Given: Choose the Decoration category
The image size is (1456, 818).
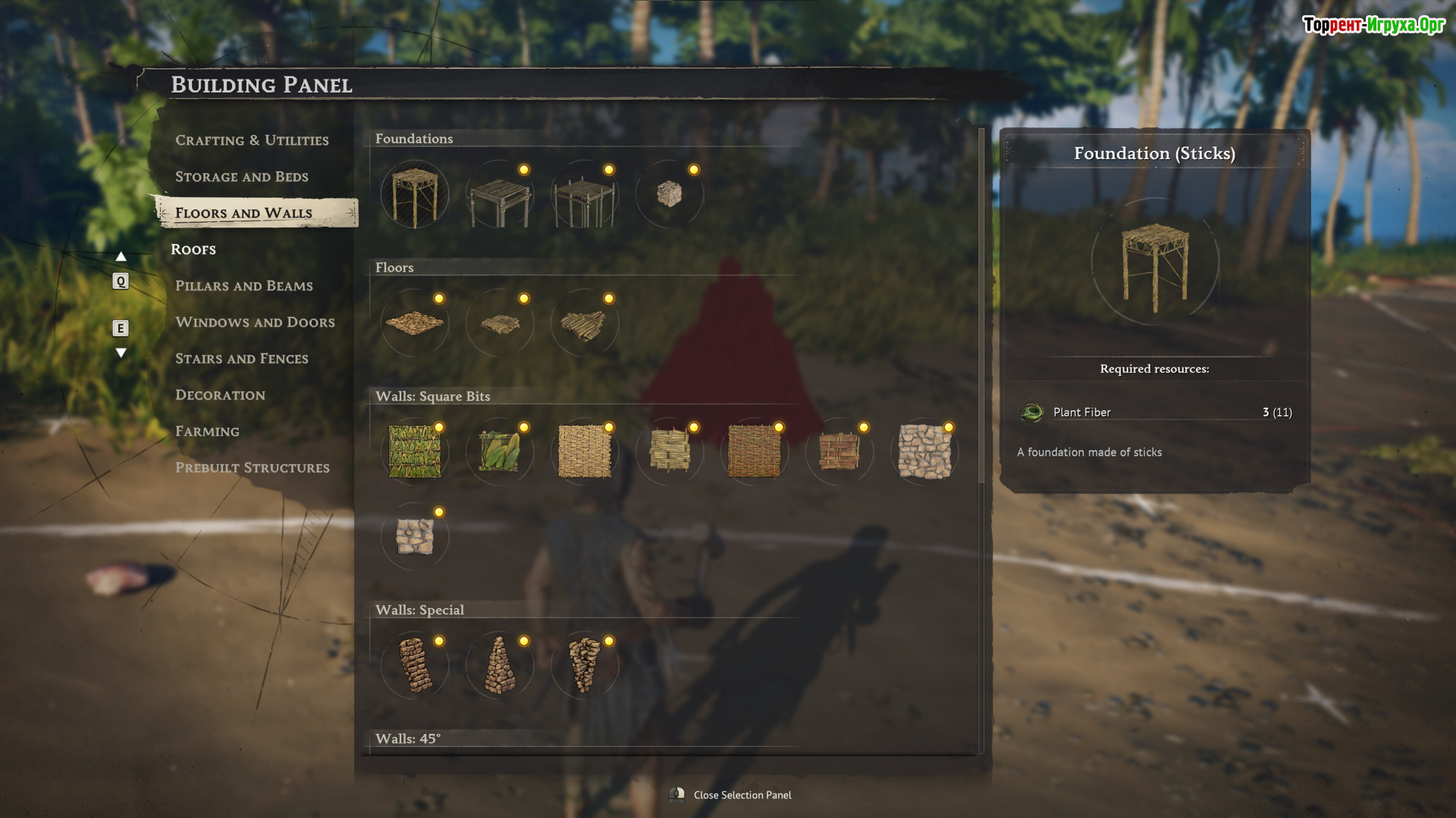Looking at the screenshot, I should (220, 395).
